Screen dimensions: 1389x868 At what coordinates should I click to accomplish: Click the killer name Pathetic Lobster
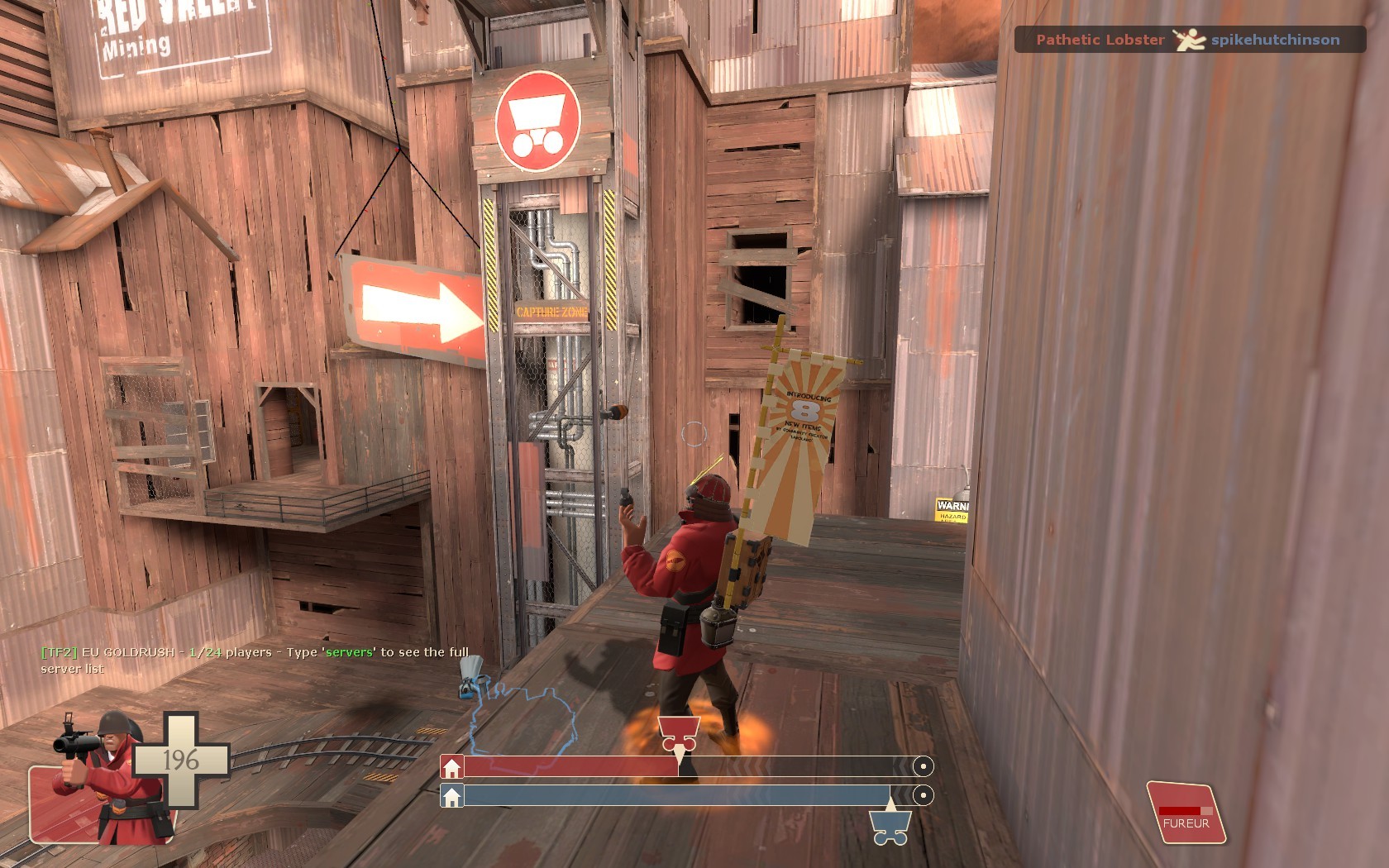[x=1100, y=38]
